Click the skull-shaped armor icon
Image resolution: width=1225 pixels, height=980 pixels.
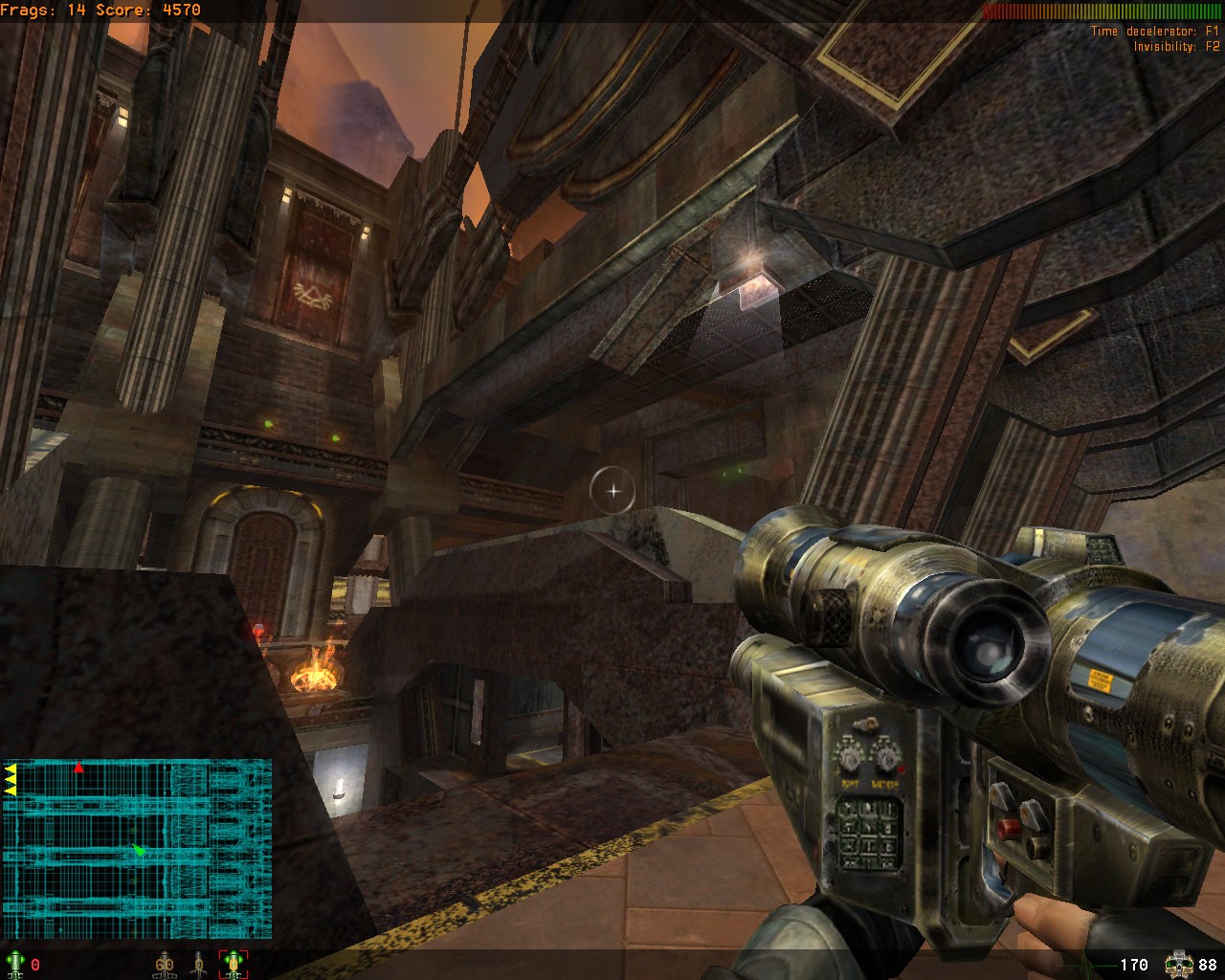(1178, 965)
